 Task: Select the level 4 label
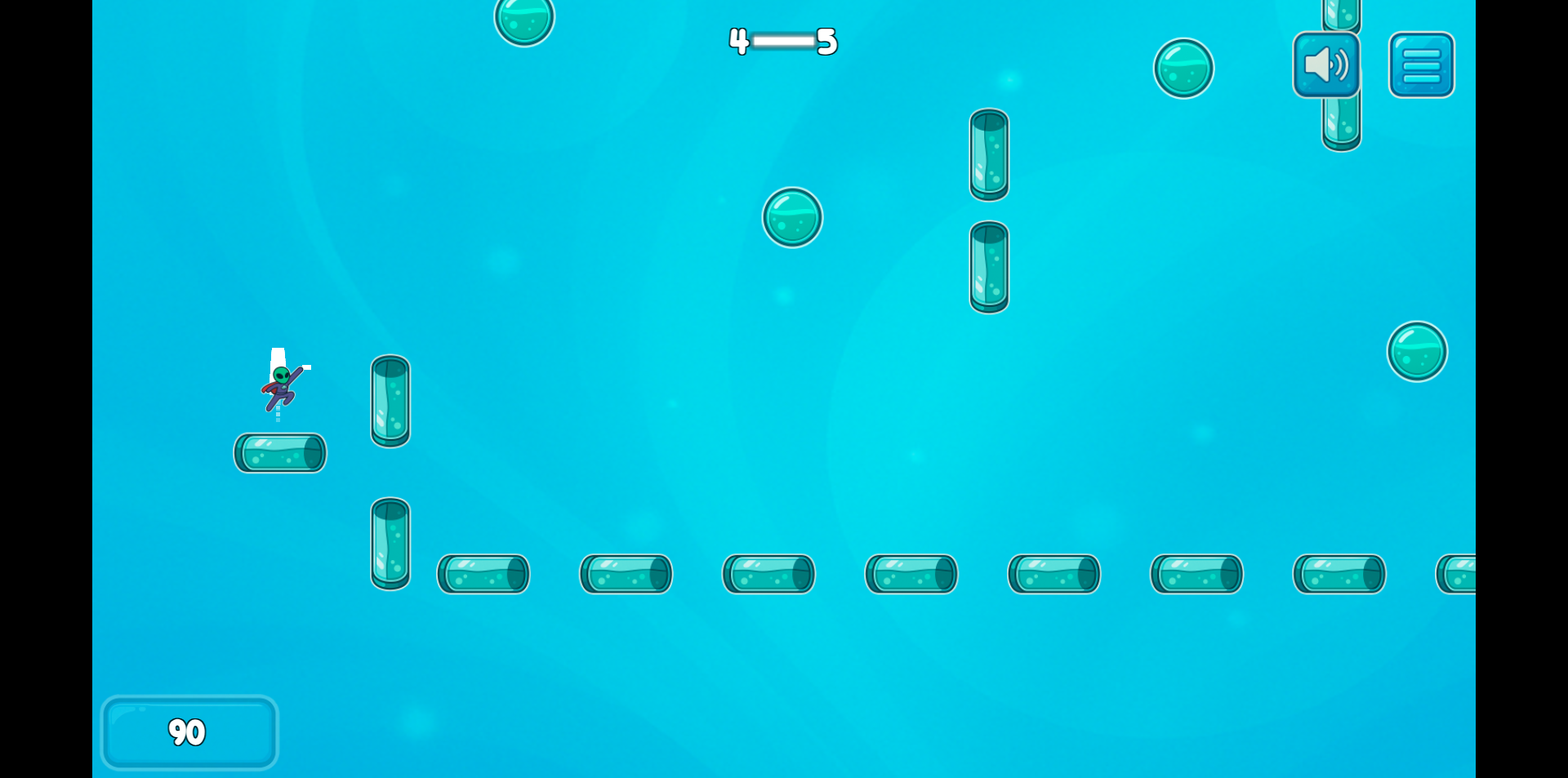[737, 42]
